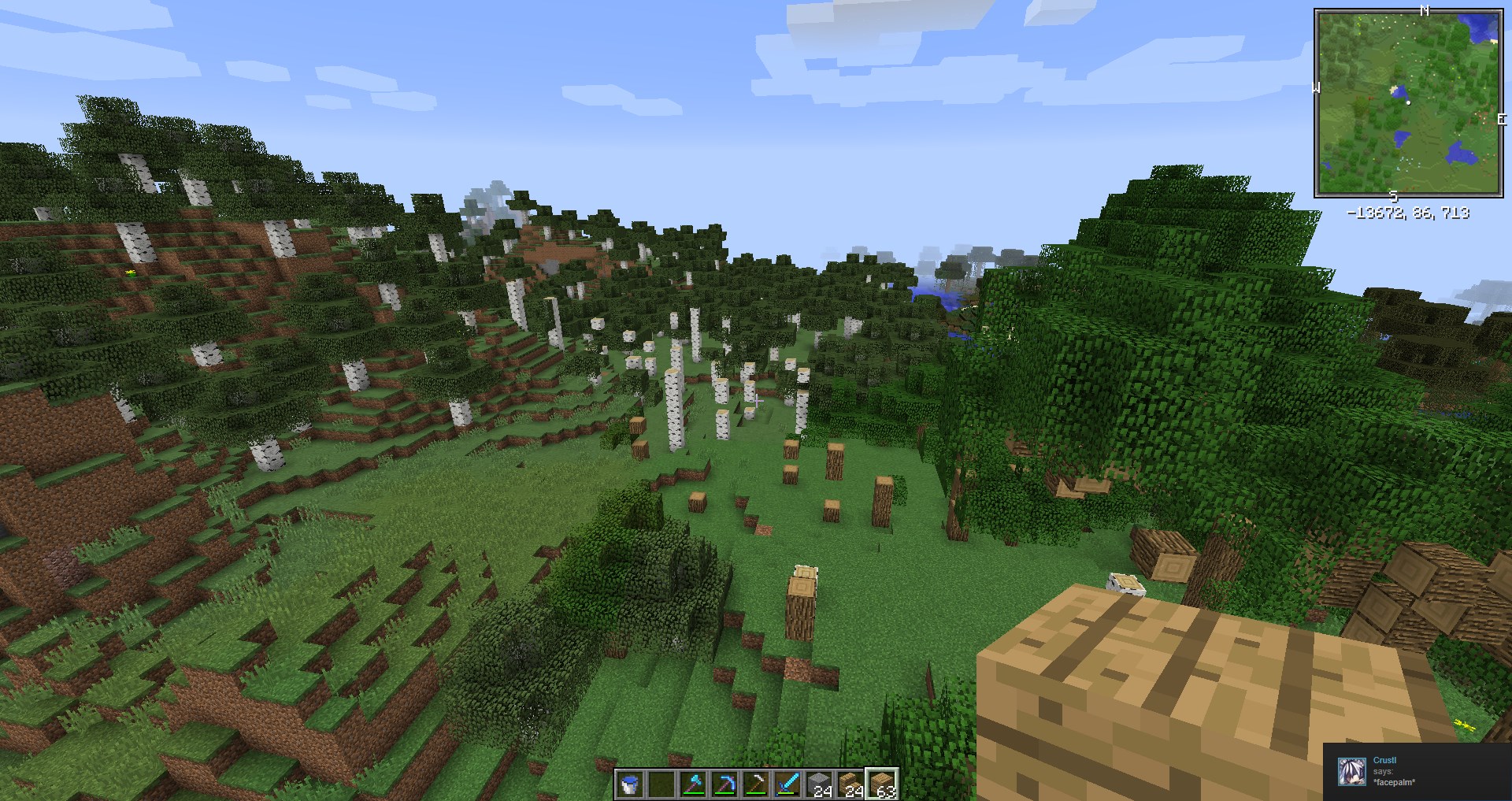
Task: Select the diamond axe in the hotbar
Action: pyautogui.click(x=693, y=784)
